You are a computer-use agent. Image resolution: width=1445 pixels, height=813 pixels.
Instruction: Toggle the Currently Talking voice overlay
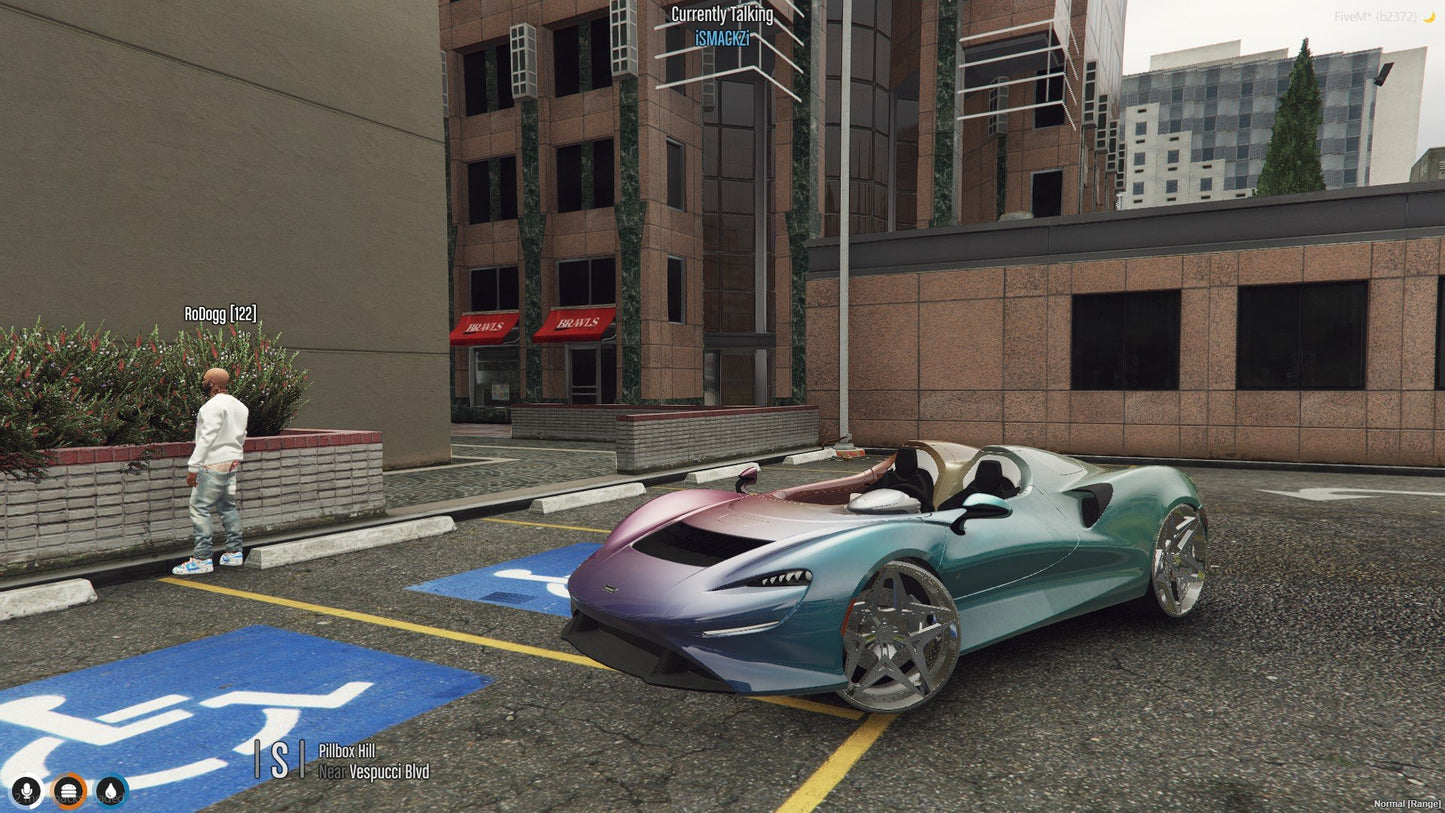click(x=721, y=14)
